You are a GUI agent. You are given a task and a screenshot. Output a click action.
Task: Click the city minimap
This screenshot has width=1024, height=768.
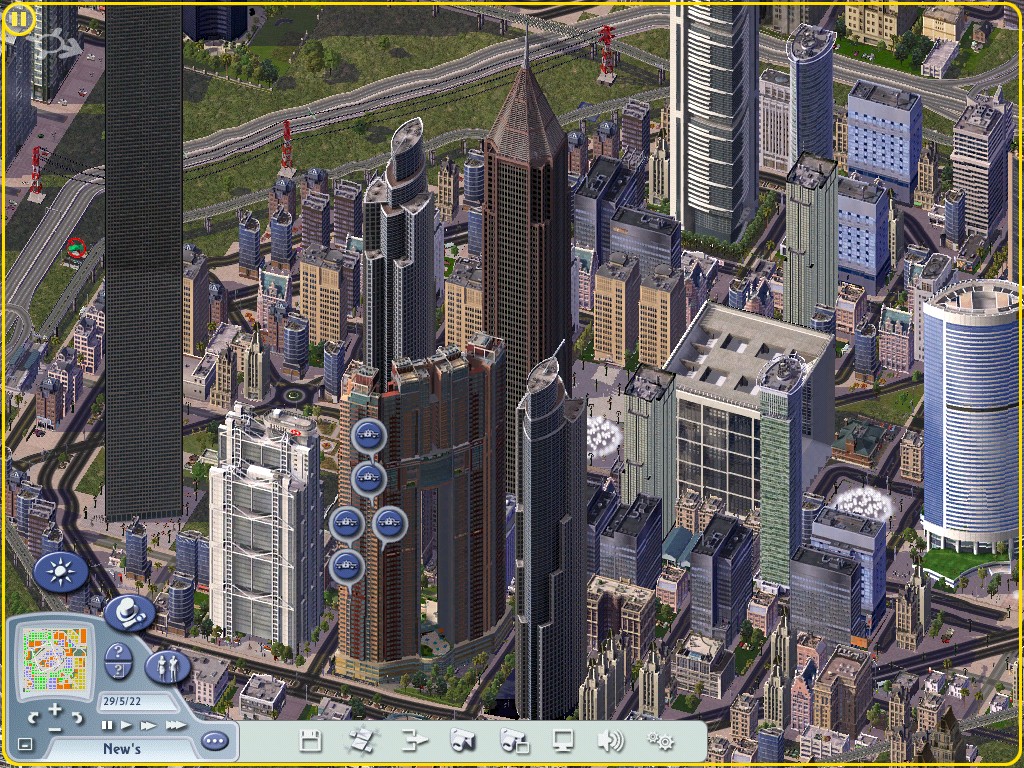pyautogui.click(x=56, y=658)
